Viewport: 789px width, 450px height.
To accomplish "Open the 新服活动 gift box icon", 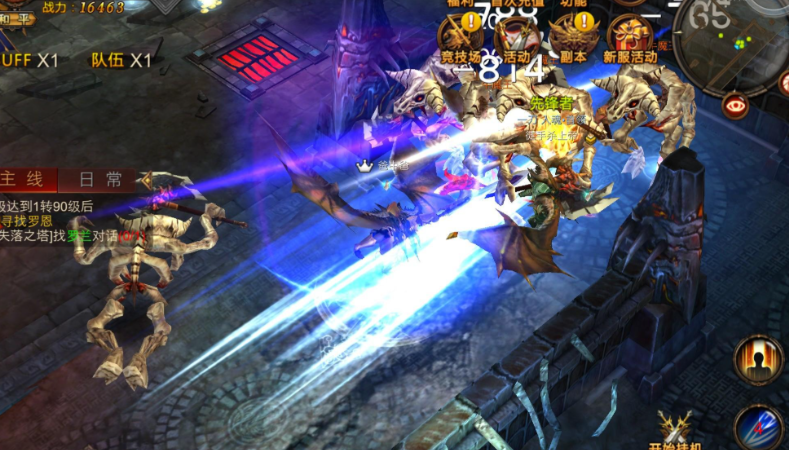I will 631,38.
